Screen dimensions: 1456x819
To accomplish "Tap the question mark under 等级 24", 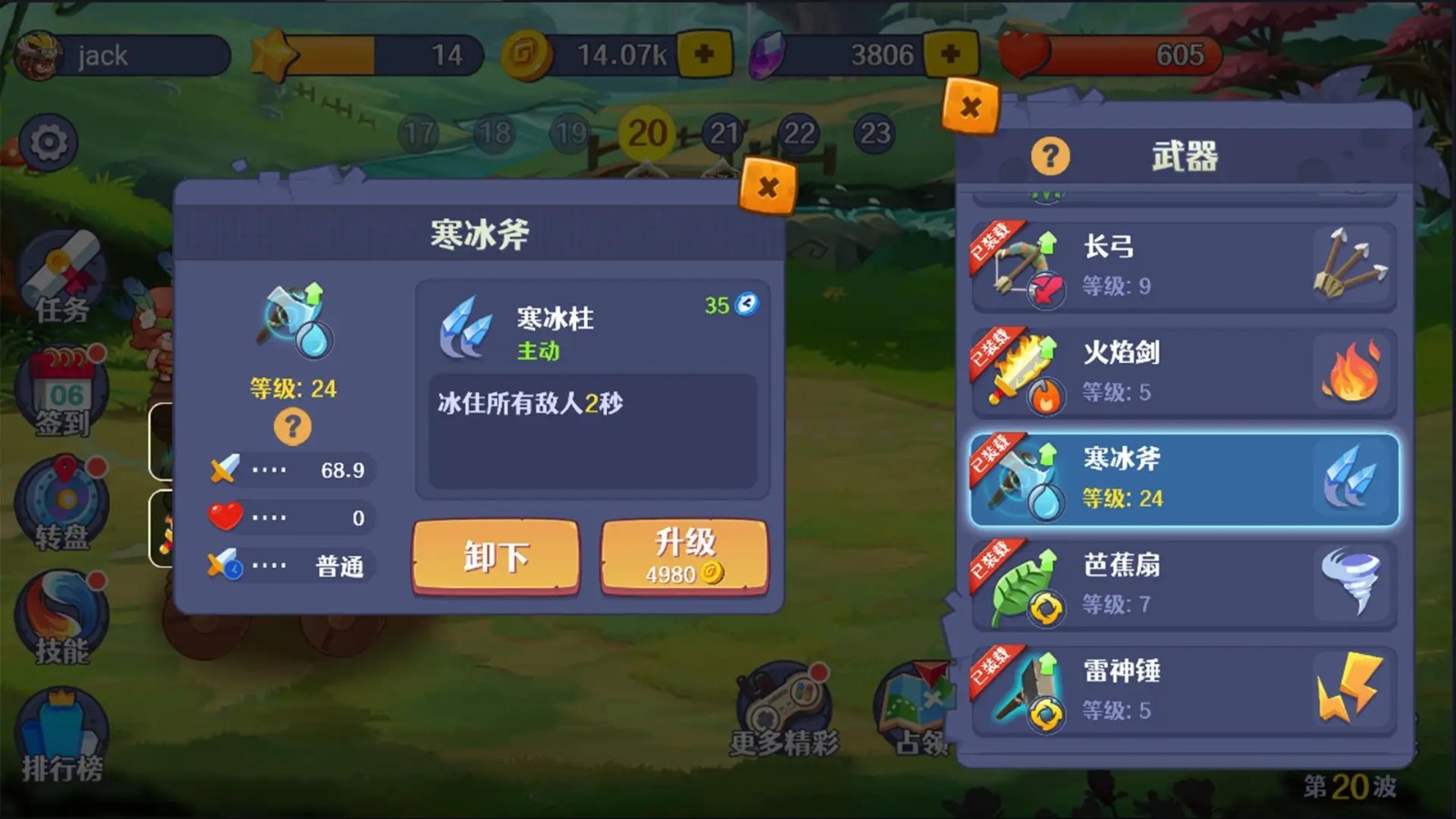I will [291, 428].
